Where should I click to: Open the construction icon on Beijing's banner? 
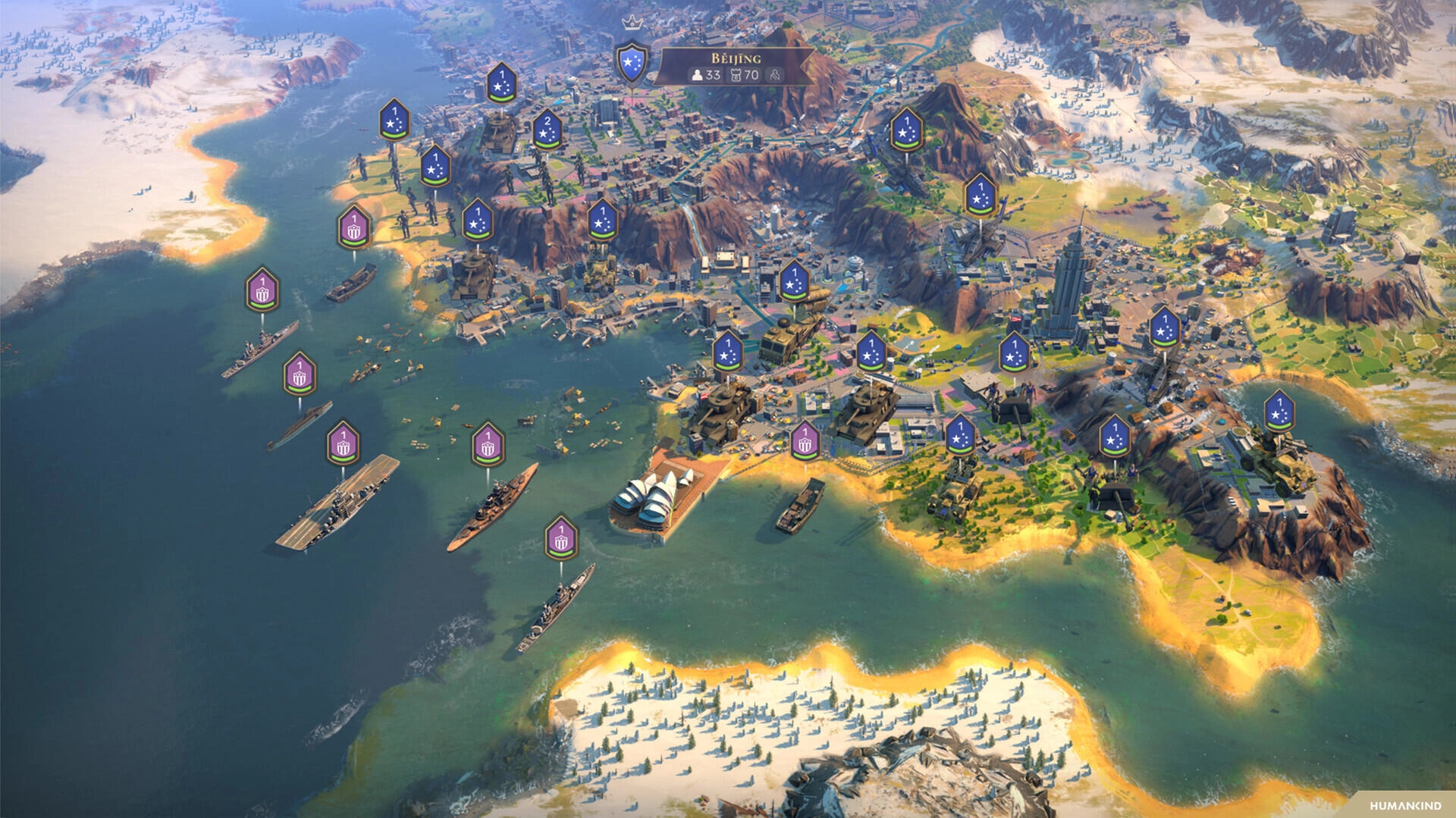click(x=775, y=74)
